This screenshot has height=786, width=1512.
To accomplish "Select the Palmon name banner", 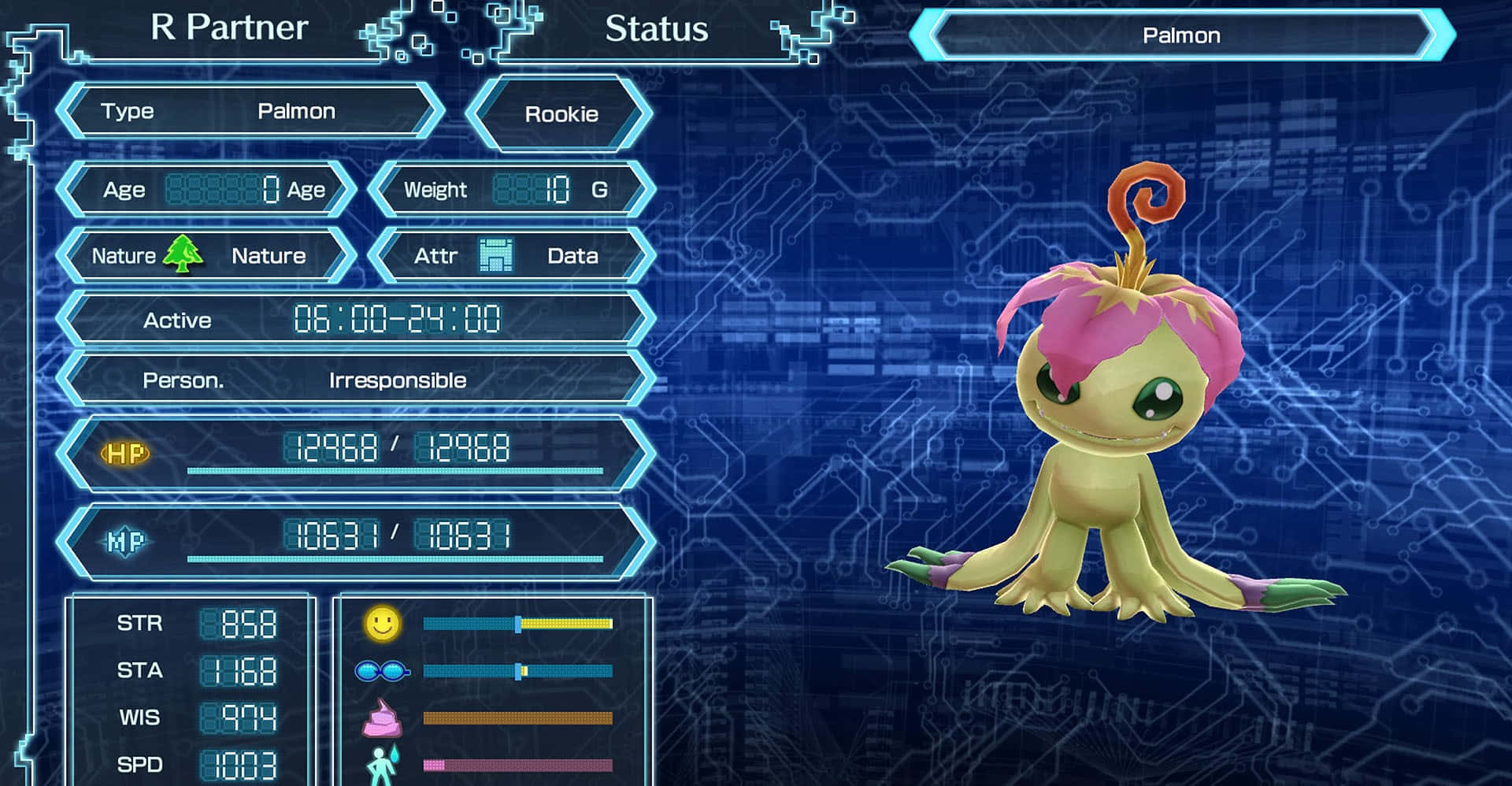I will tap(1181, 35).
